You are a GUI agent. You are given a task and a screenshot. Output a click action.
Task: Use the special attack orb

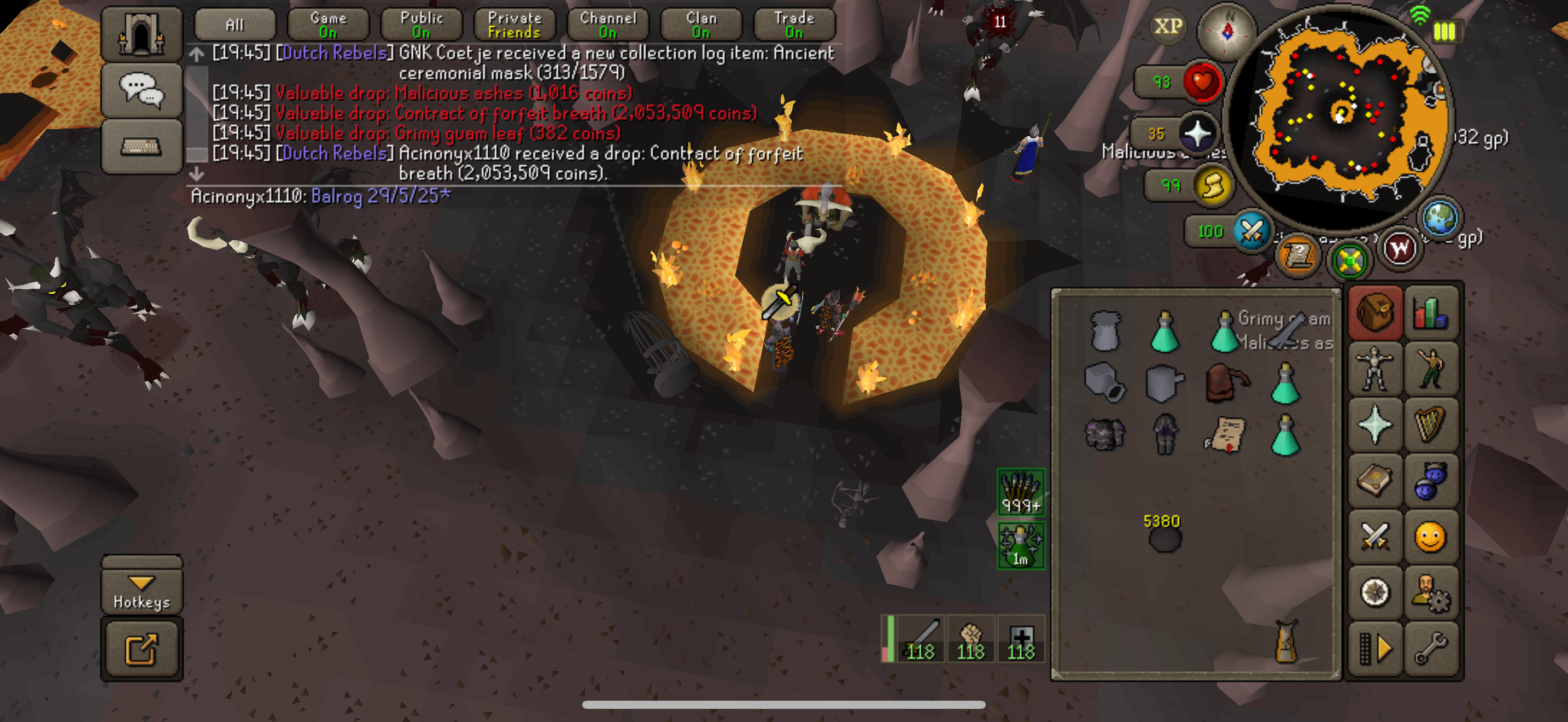point(1251,231)
